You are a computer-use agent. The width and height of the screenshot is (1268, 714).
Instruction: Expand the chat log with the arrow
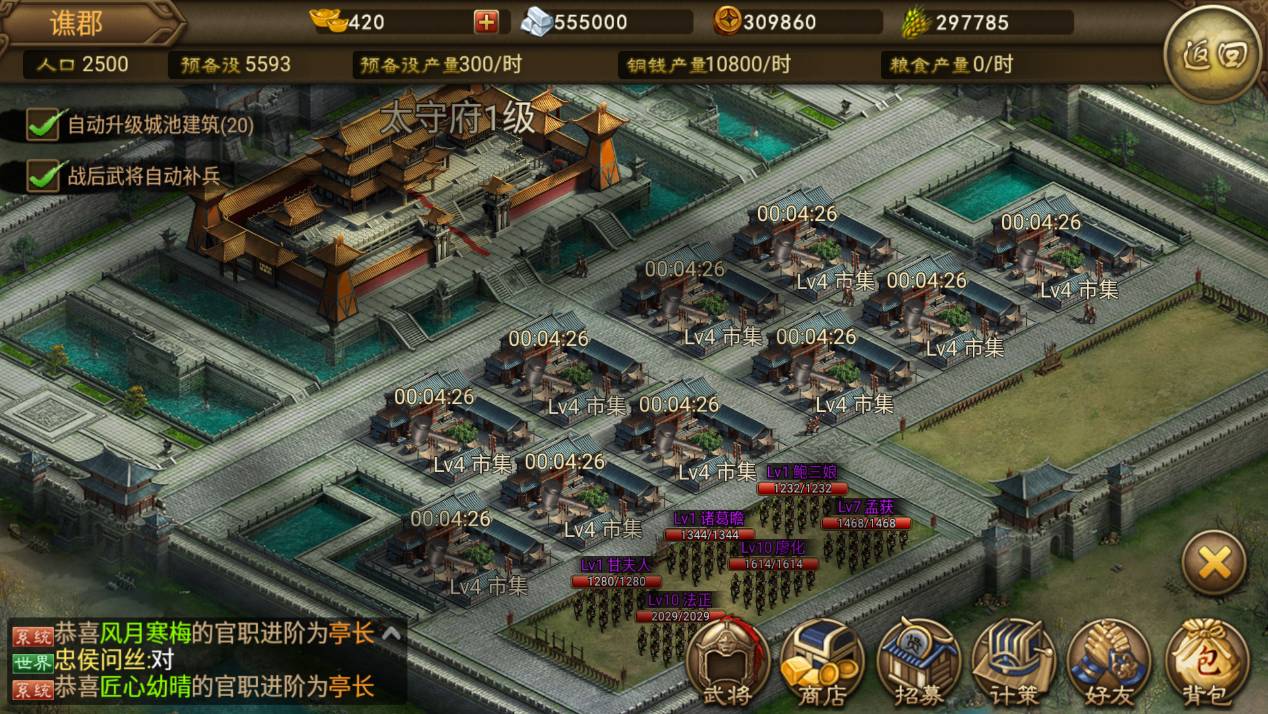(392, 633)
